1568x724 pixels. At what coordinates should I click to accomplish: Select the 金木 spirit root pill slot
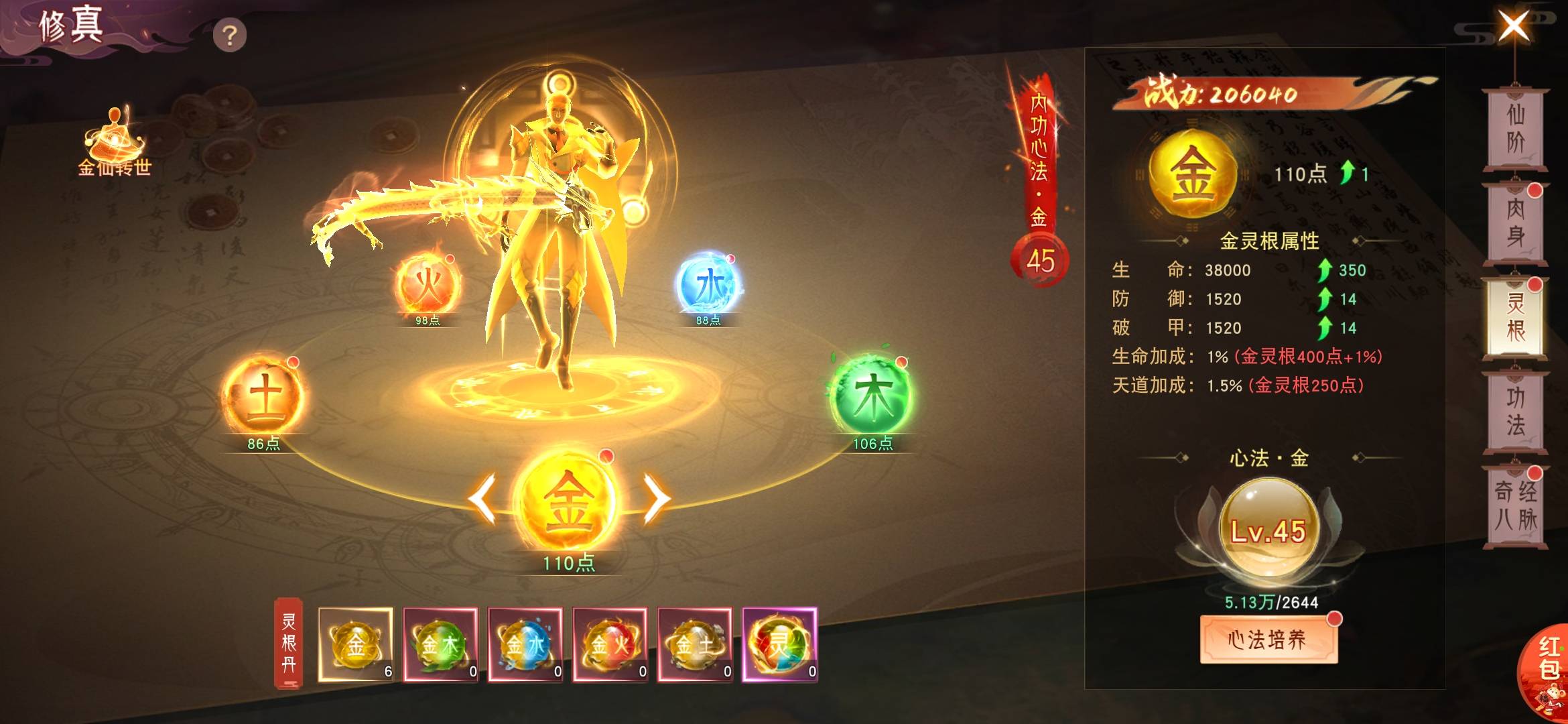point(440,644)
